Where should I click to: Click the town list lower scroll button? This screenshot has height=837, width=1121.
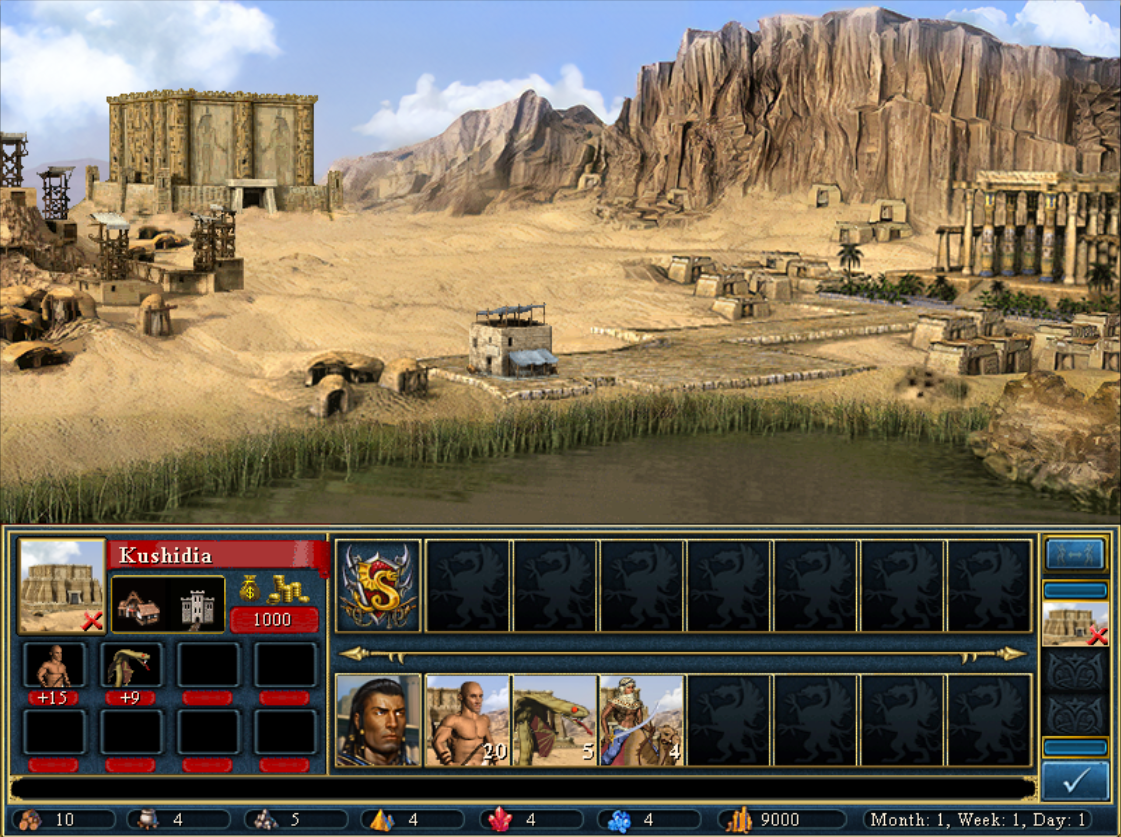1075,747
